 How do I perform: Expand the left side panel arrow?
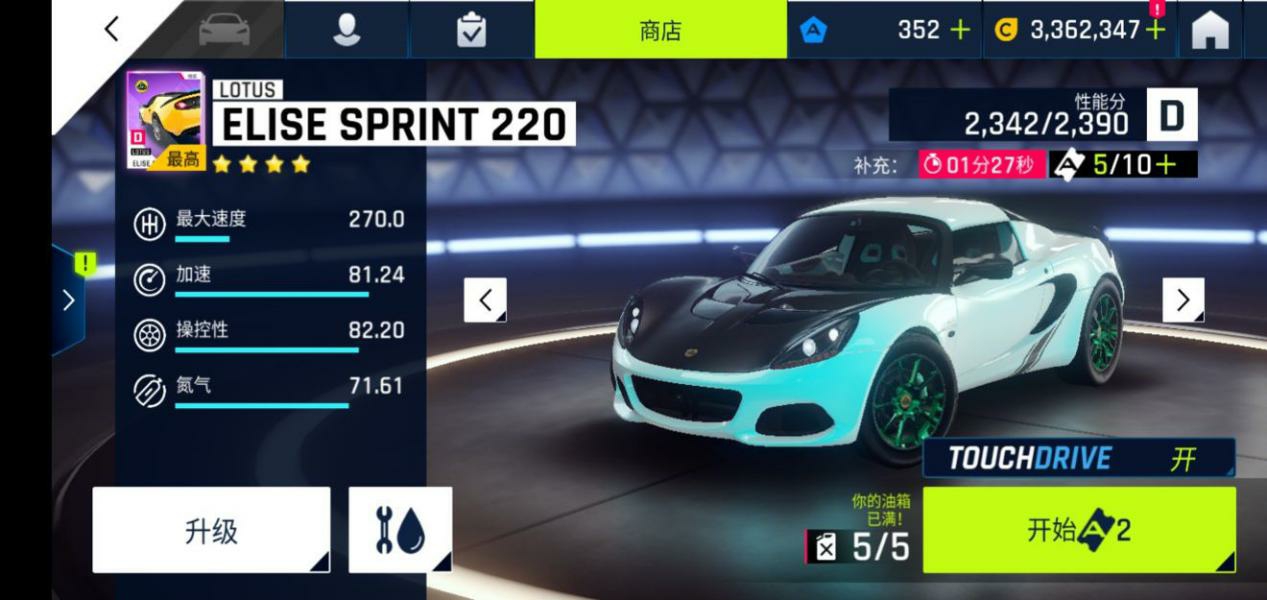[68, 300]
